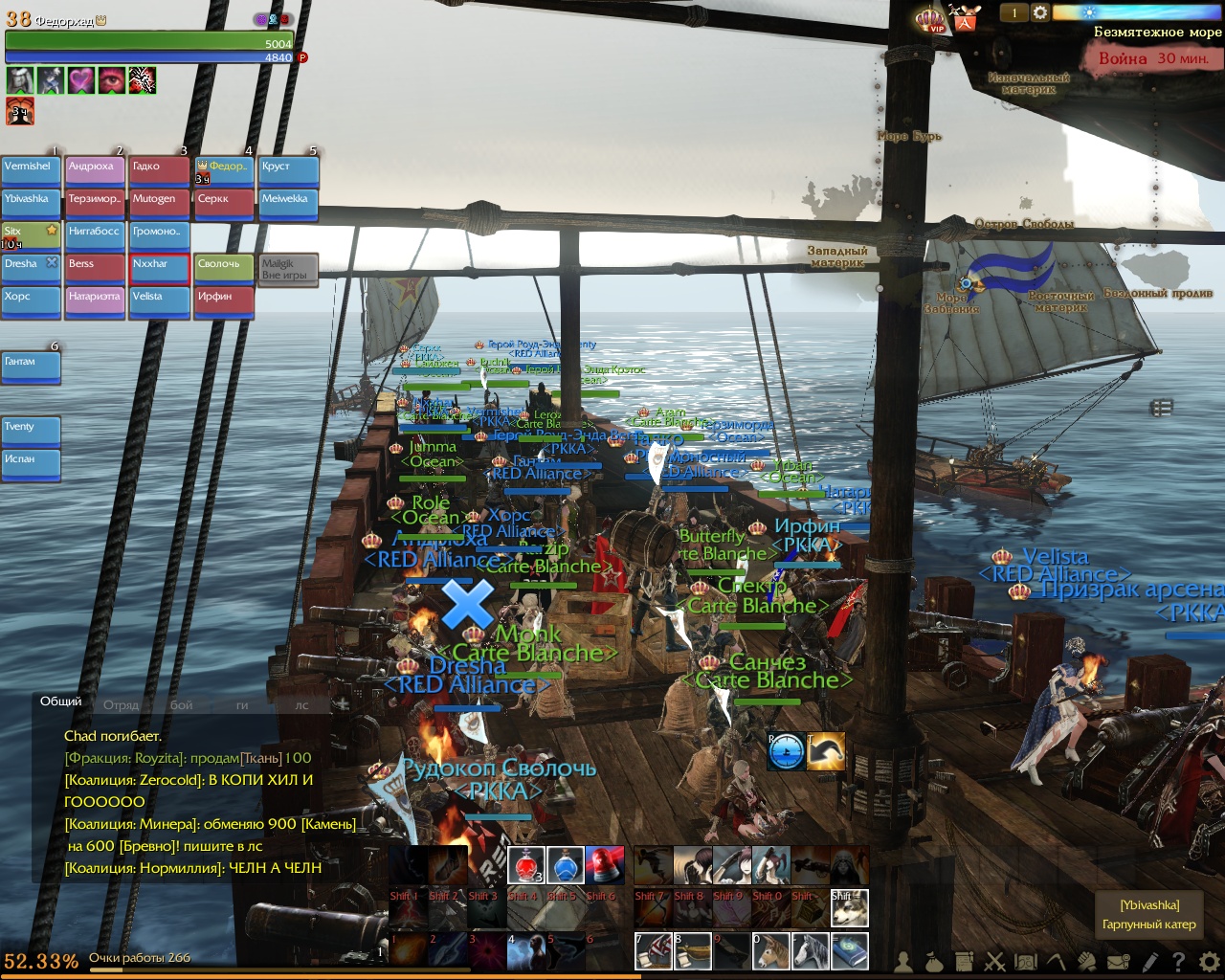Viewport: 1225px width, 980px height.
Task: Use the red health potion slot
Action: pos(525,865)
